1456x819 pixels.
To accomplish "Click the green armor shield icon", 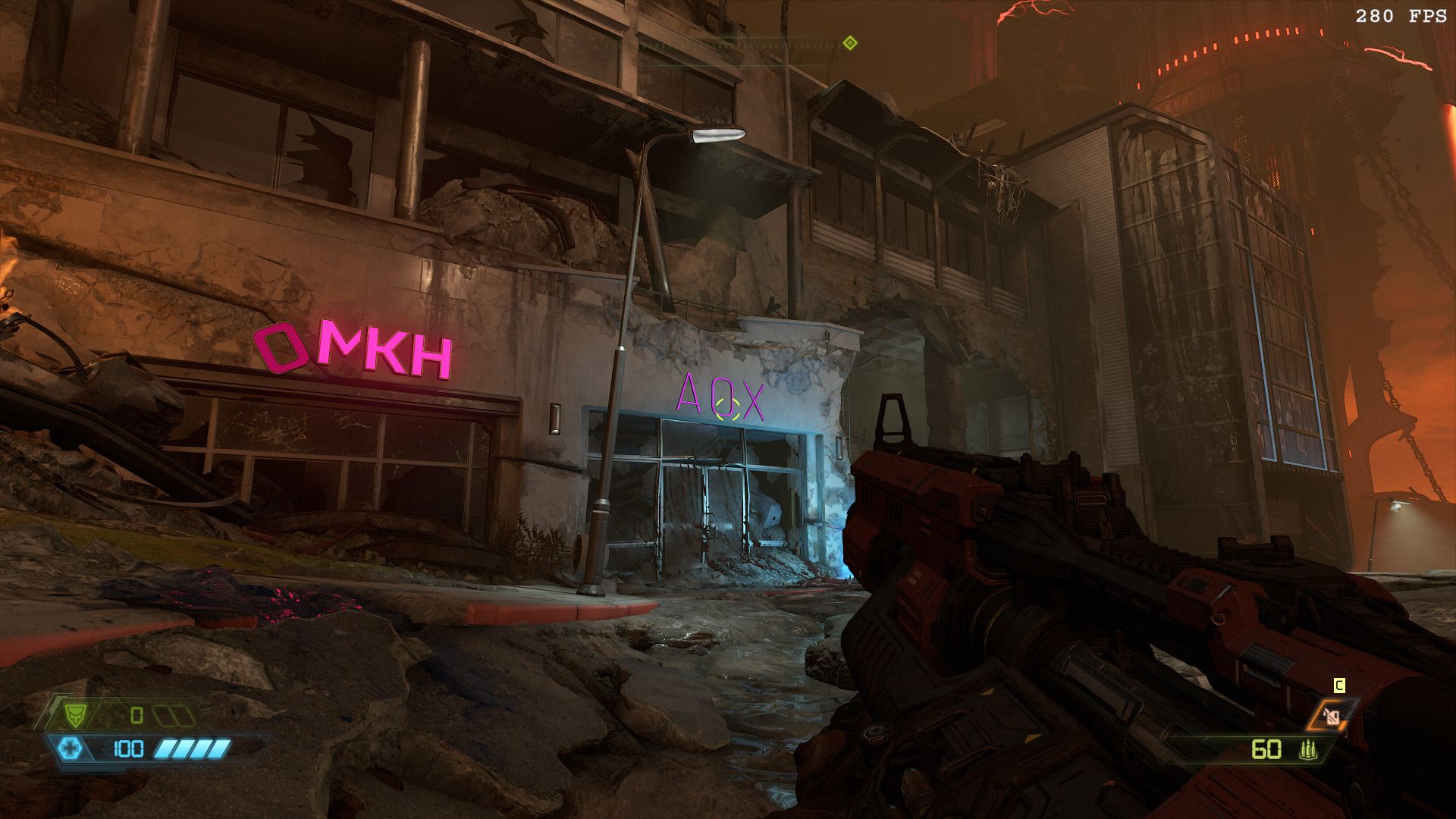I will (74, 714).
